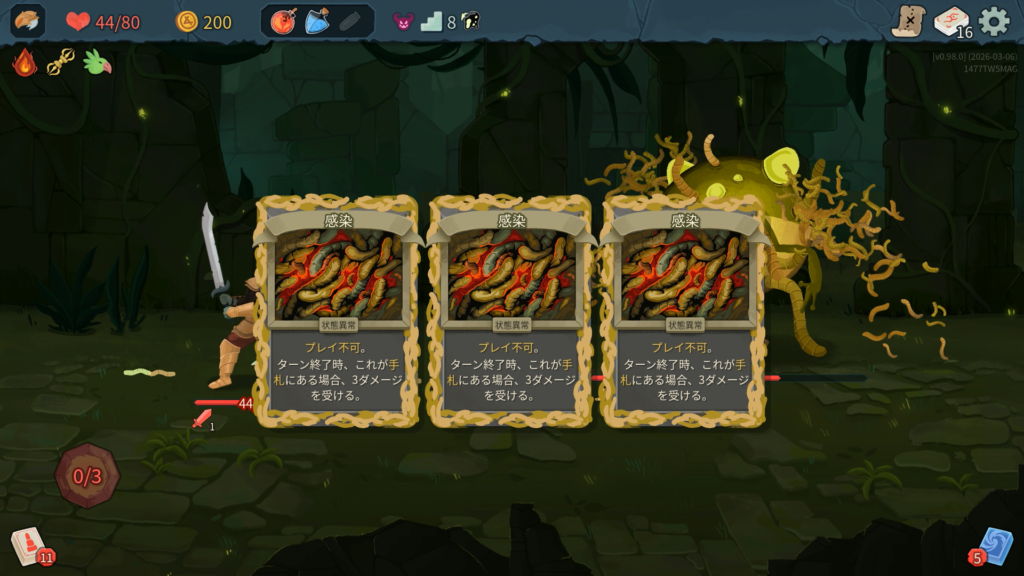Open the blue discard pile

pyautogui.click(x=993, y=546)
